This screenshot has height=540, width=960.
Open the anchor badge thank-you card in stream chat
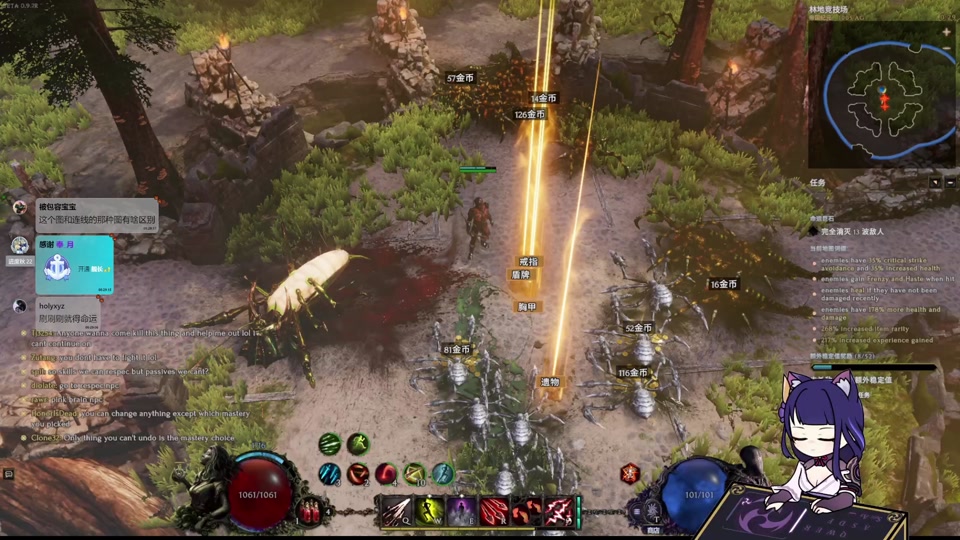pos(75,265)
